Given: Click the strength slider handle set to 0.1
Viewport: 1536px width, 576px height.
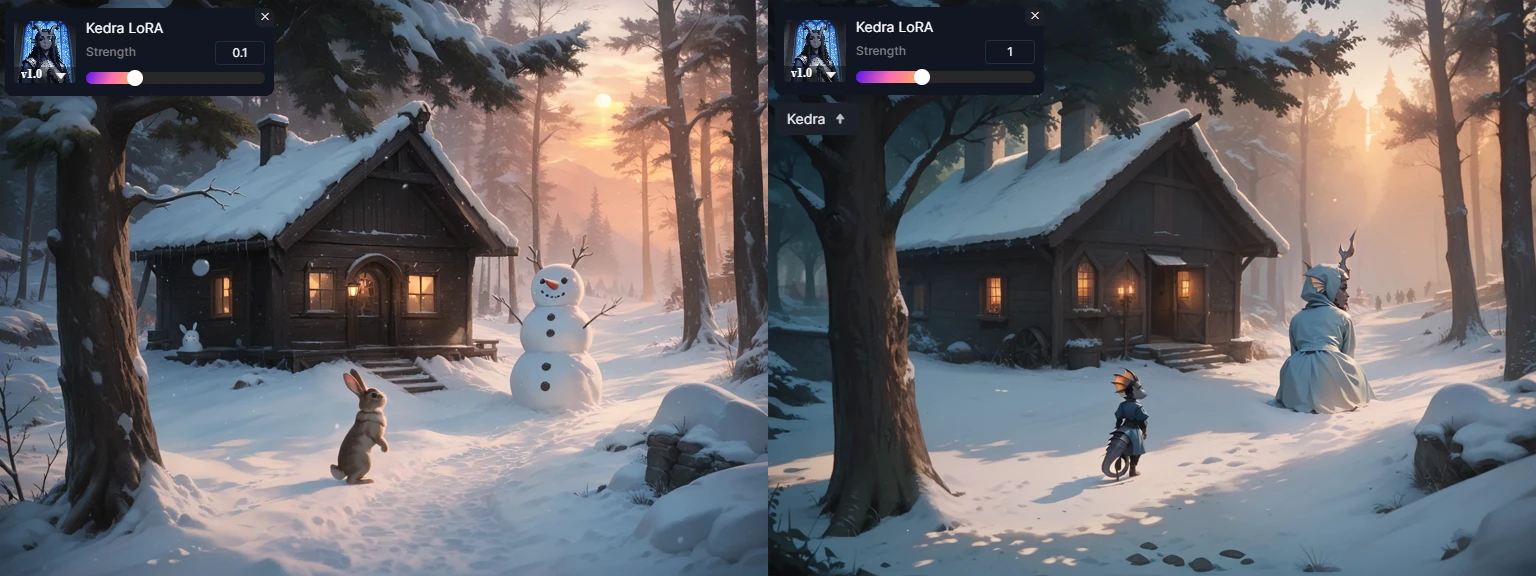Looking at the screenshot, I should pos(135,78).
